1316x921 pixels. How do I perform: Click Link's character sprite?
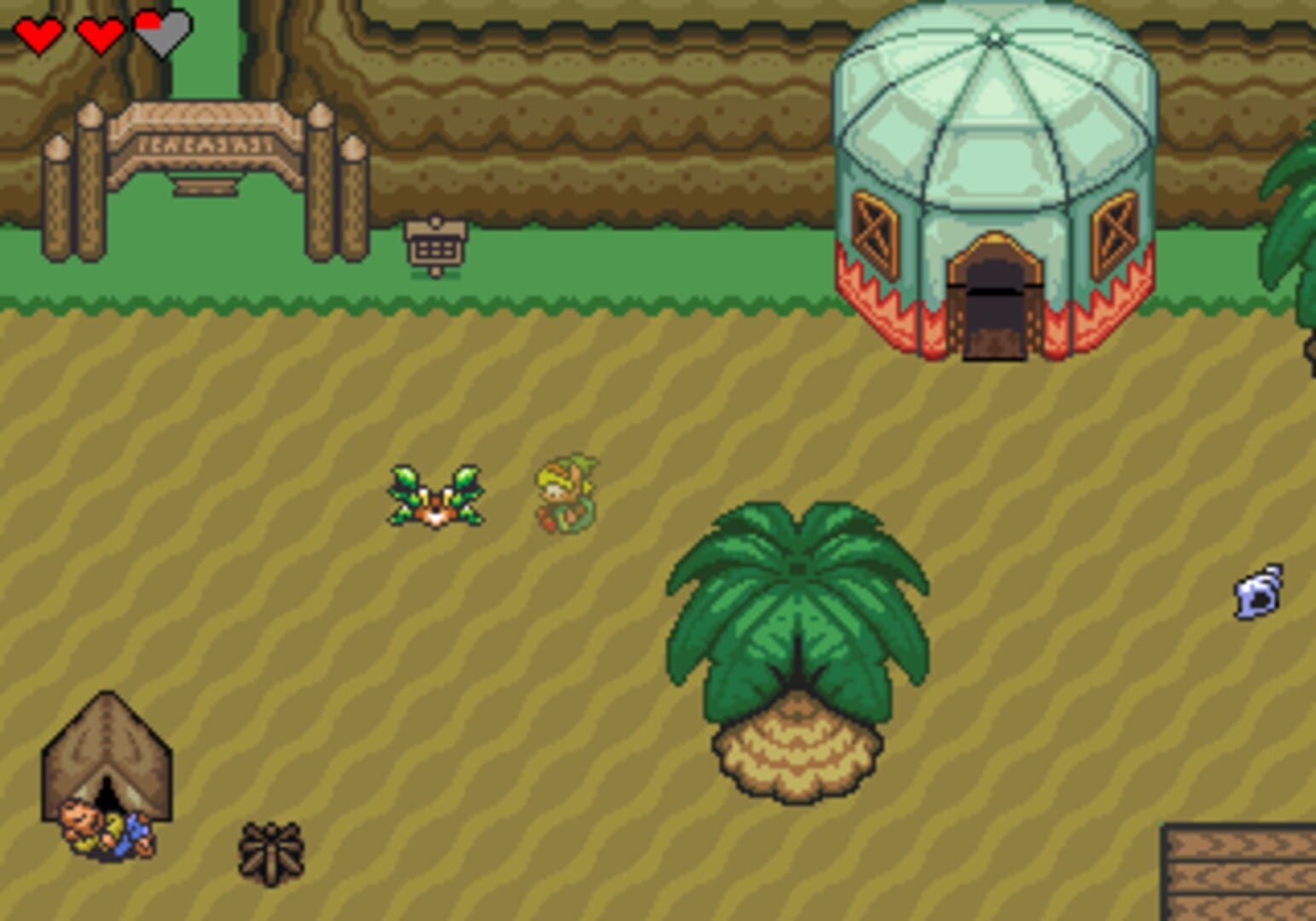(567, 495)
